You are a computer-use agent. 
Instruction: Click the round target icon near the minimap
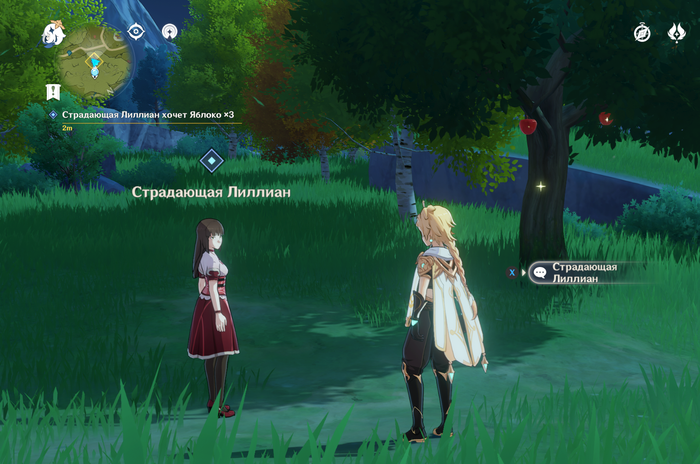(x=170, y=31)
